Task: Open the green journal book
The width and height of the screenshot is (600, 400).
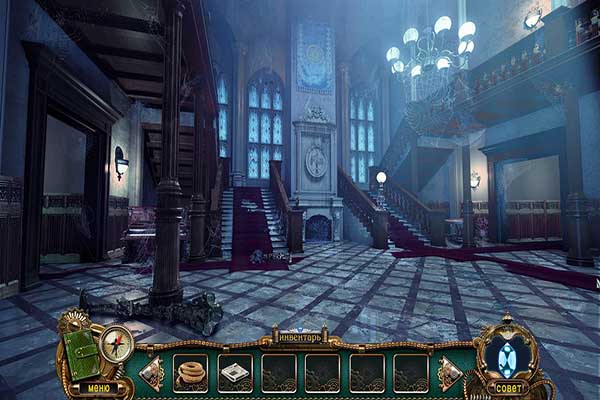Action: pyautogui.click(x=79, y=352)
